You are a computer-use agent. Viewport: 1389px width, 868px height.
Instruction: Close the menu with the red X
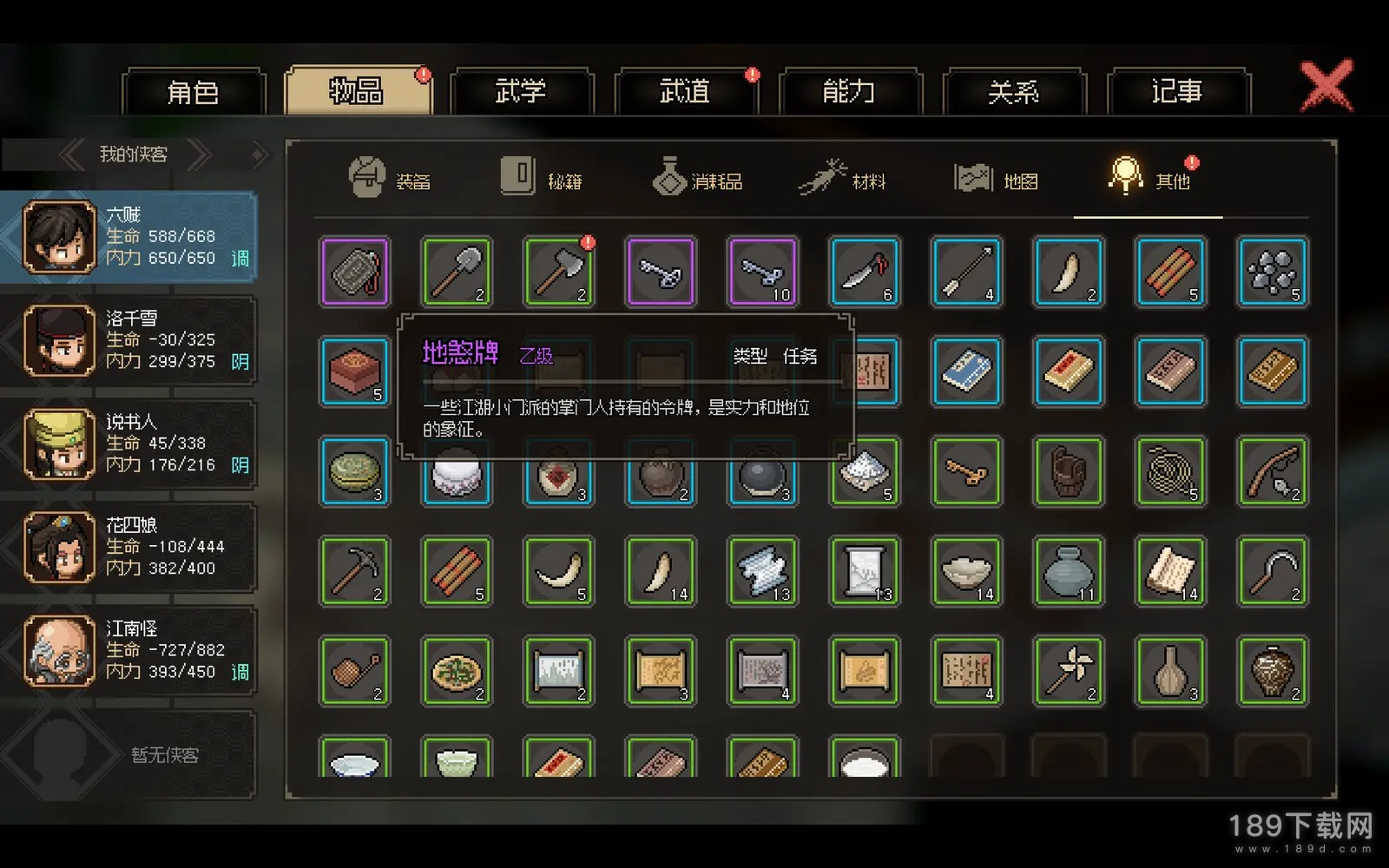(1326, 85)
